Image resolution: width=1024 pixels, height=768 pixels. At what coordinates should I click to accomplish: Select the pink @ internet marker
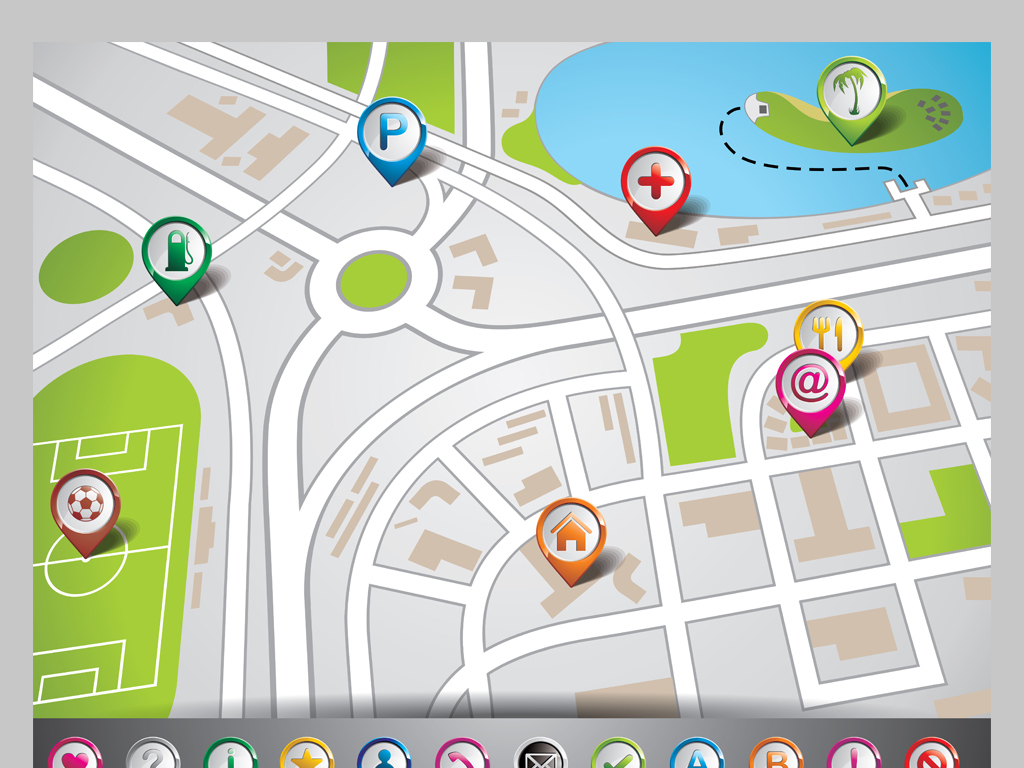pyautogui.click(x=810, y=383)
